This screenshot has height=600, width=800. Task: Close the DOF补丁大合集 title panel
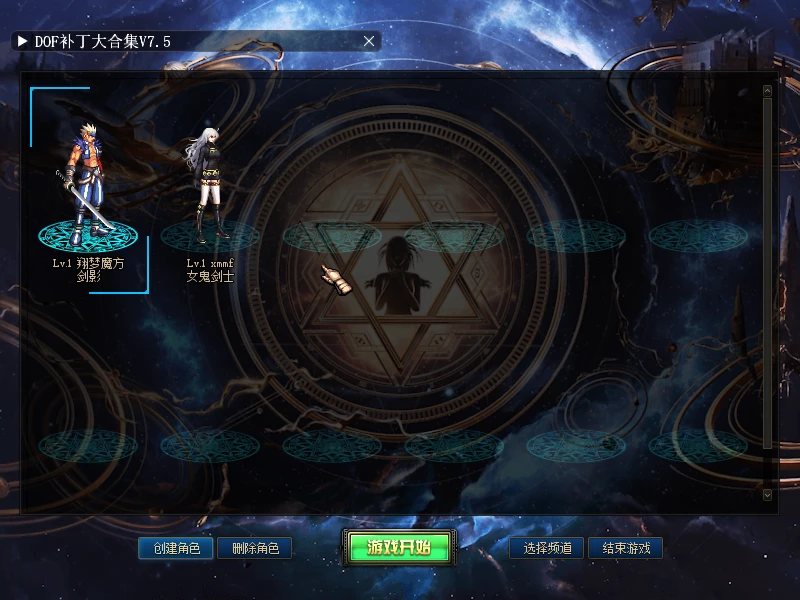[369, 41]
